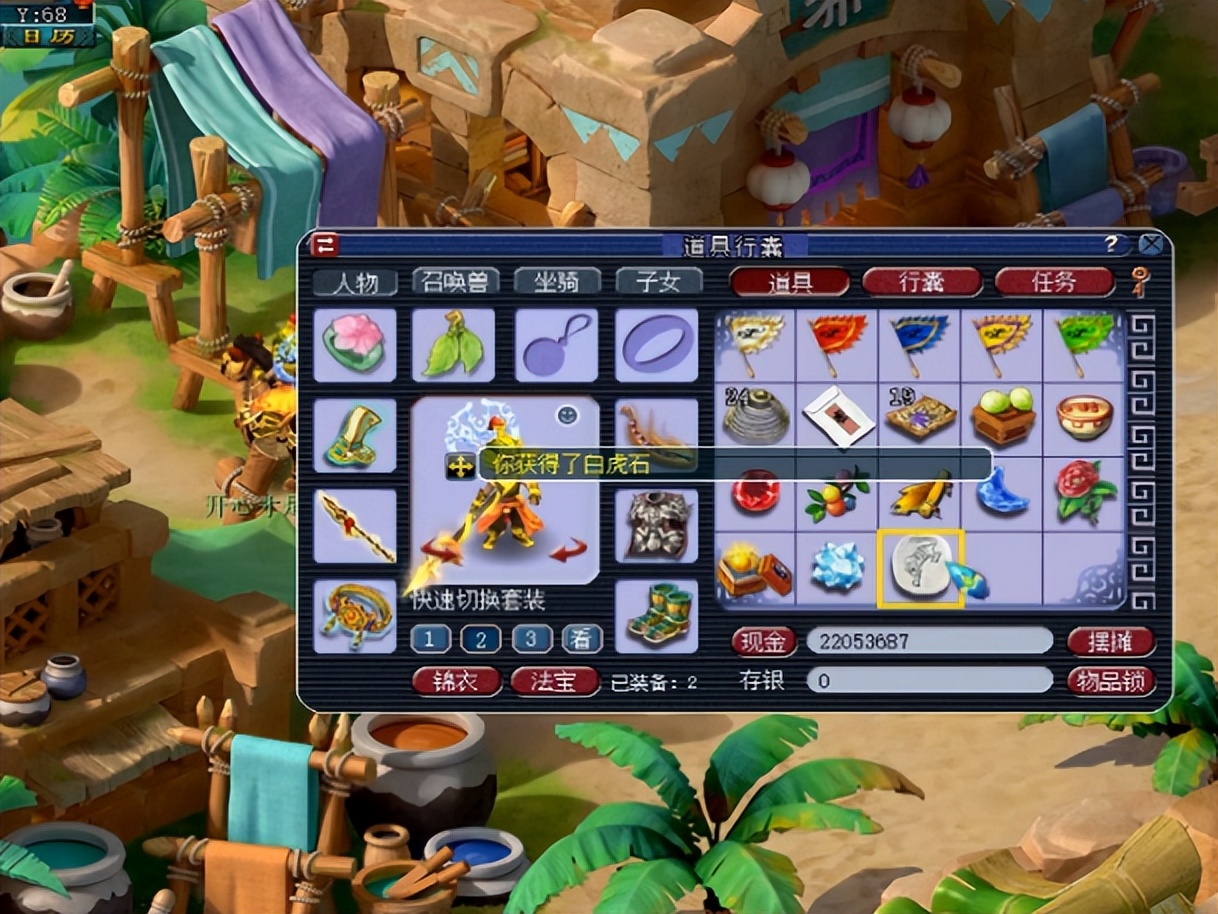Close the 道具行囊 inventory window
1218x914 pixels.
pos(1151,244)
